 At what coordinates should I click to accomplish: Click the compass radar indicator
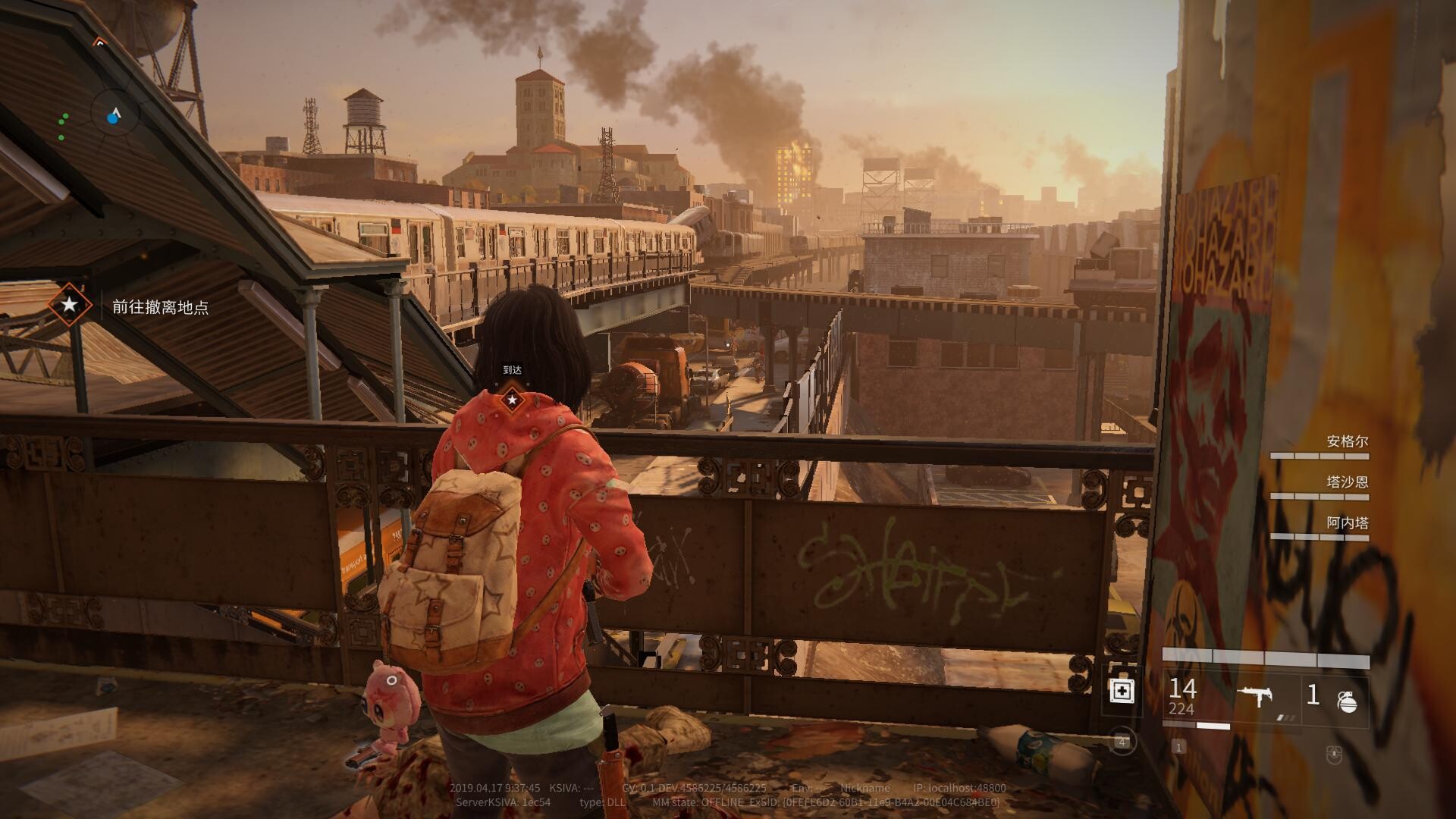(x=115, y=116)
